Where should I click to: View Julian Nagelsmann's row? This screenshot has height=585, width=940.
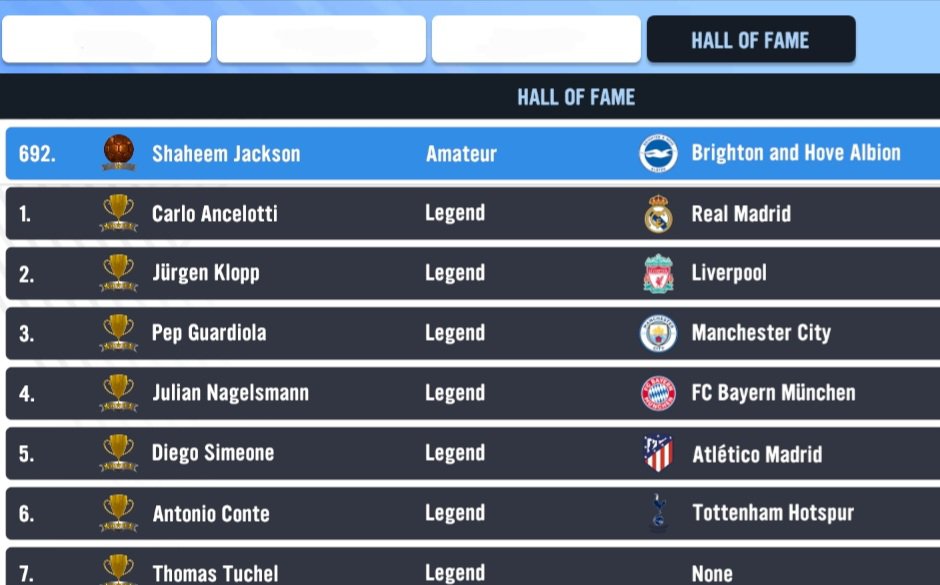click(x=470, y=393)
